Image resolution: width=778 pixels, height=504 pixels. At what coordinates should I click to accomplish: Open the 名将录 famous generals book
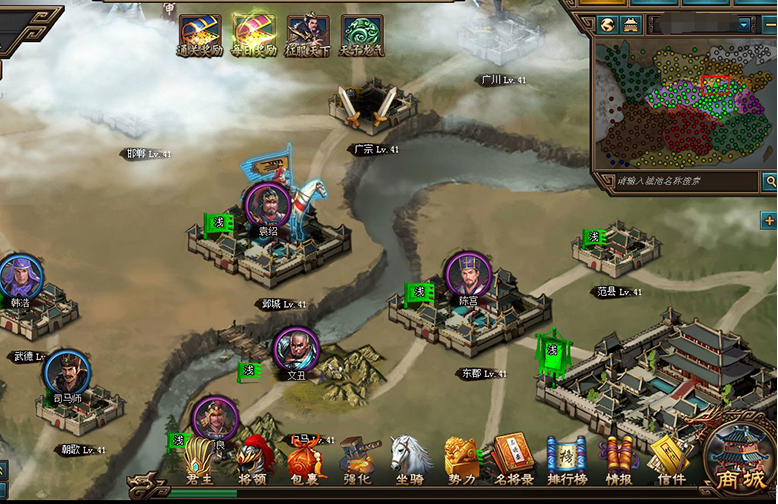point(513,461)
